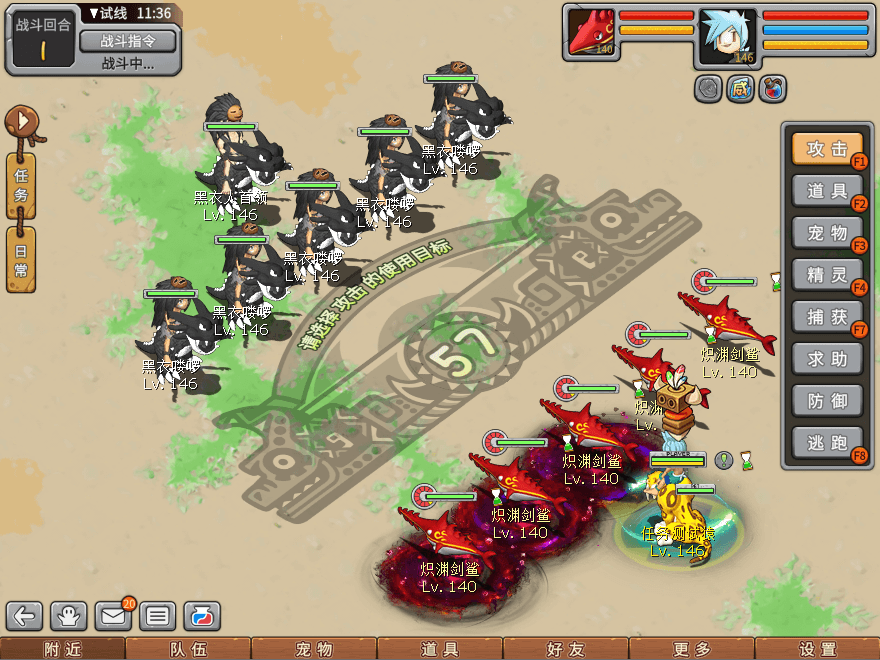Open the 日常 (Daily) side tab
This screenshot has width=880, height=660.
(21, 259)
